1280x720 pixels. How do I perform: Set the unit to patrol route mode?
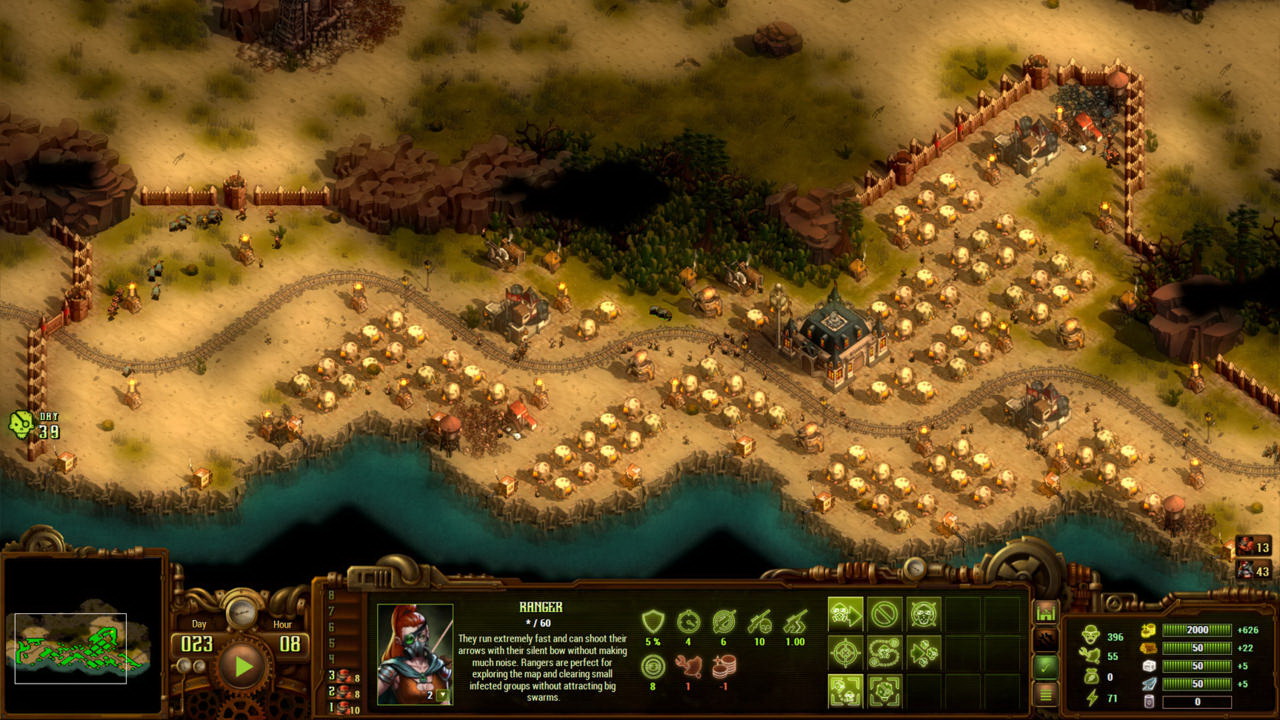pyautogui.click(x=885, y=653)
